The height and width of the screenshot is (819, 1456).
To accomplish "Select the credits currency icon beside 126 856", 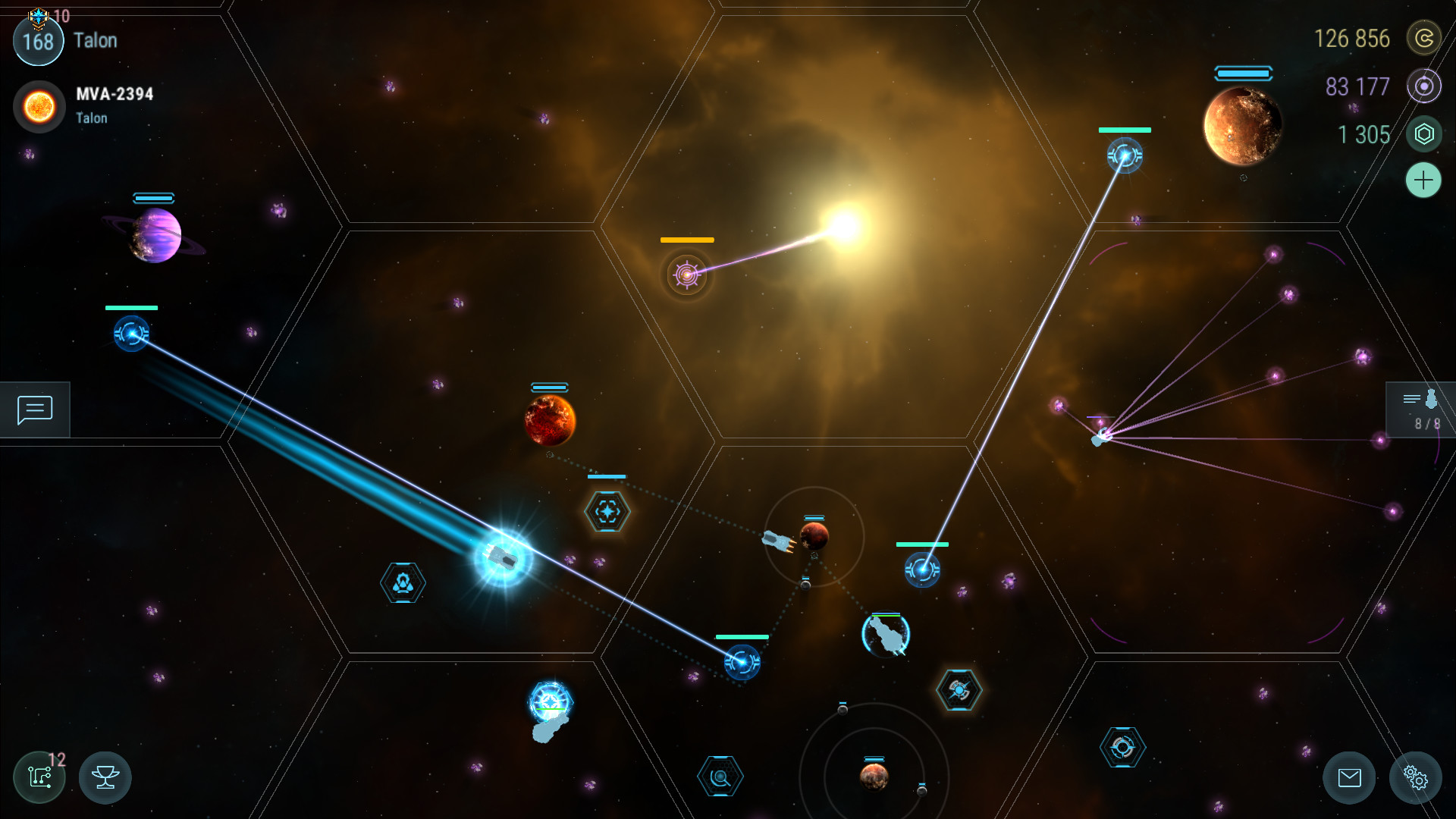I will [x=1425, y=39].
